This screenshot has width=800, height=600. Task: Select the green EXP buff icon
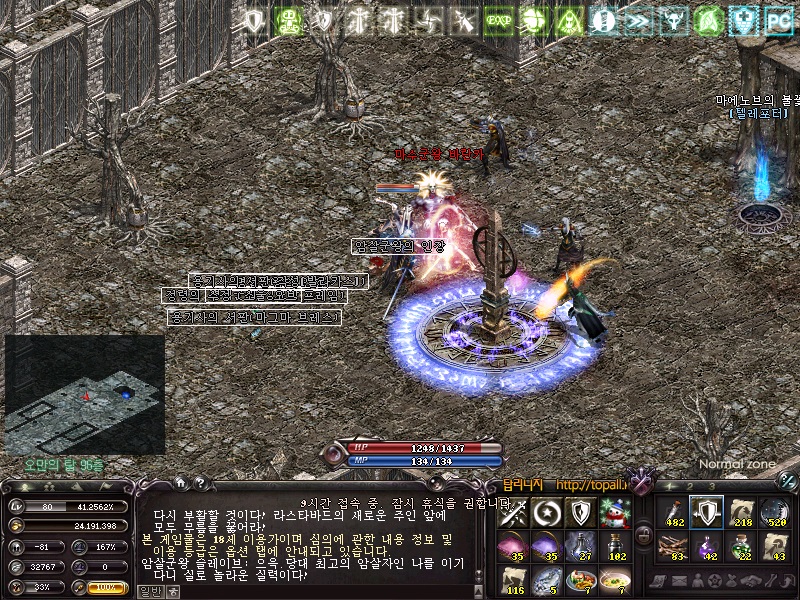497,20
